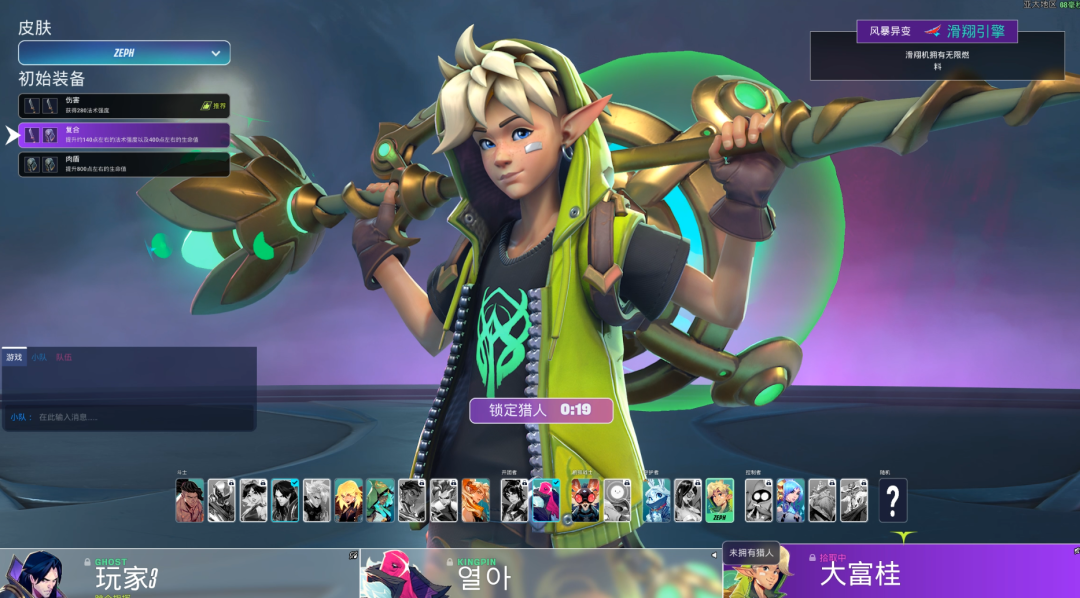Pick the 肉盾 tank starting loadout
Image resolution: width=1080 pixels, height=598 pixels.
click(124, 164)
